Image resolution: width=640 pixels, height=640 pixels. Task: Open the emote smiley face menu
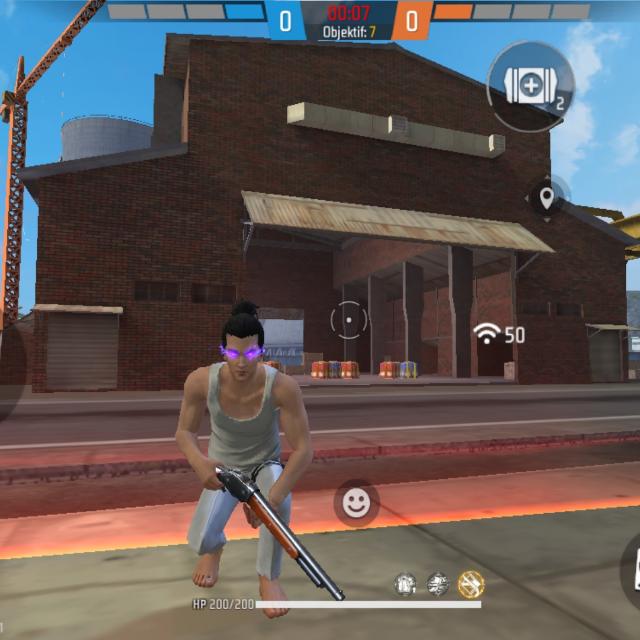[x=356, y=503]
